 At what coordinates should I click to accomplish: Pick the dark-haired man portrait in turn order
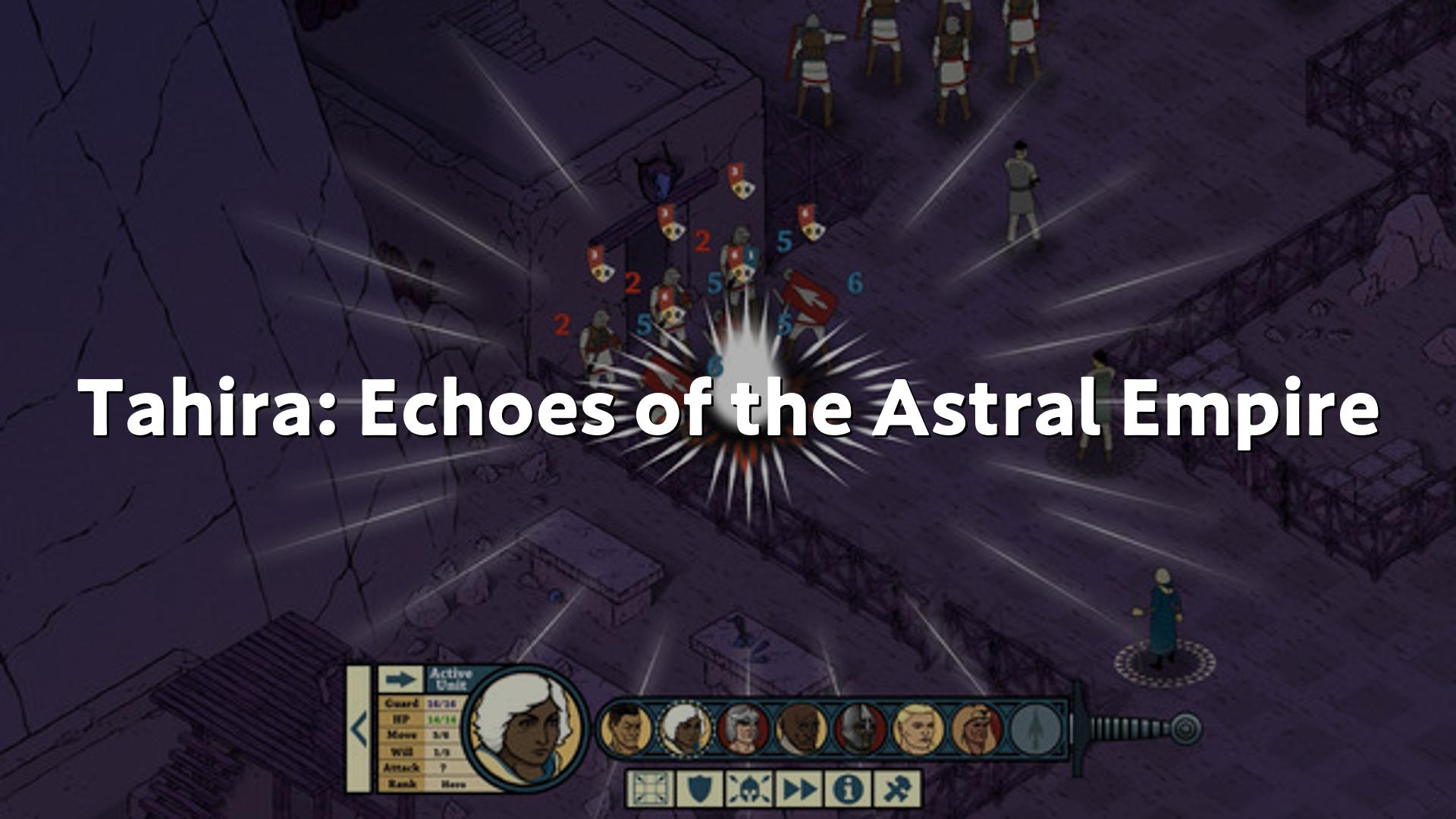coord(626,730)
